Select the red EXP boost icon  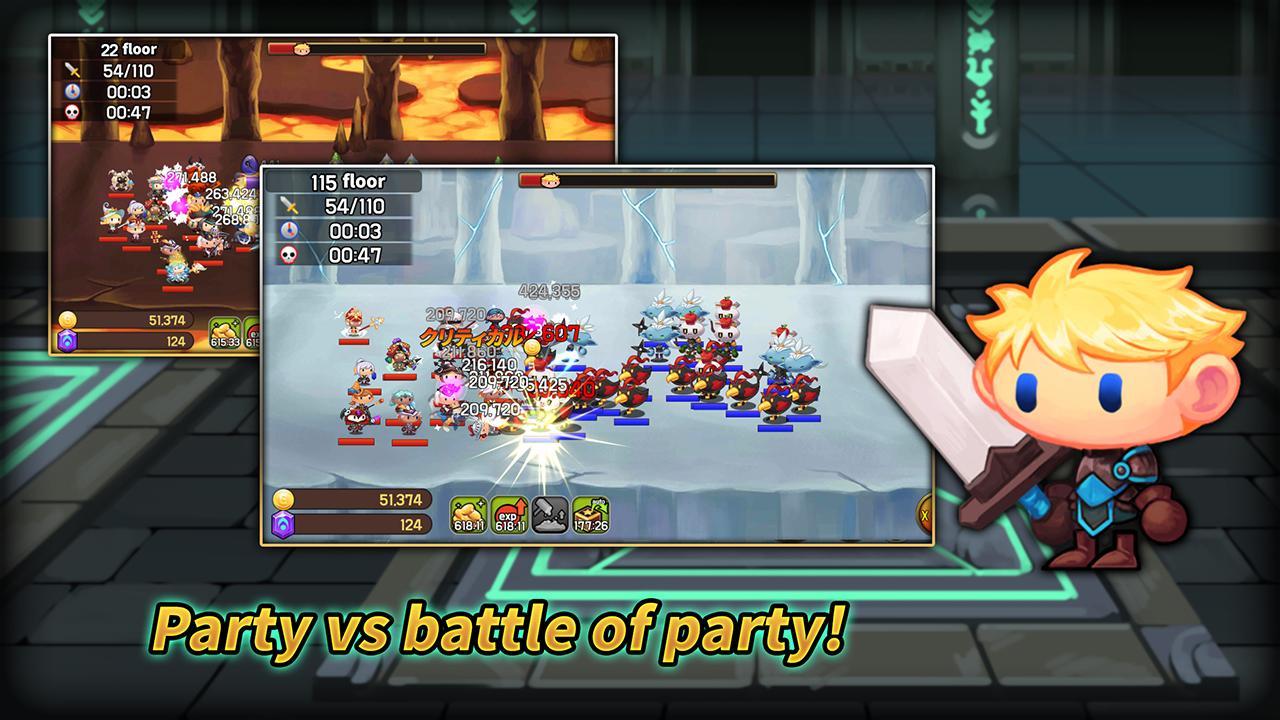(510, 514)
